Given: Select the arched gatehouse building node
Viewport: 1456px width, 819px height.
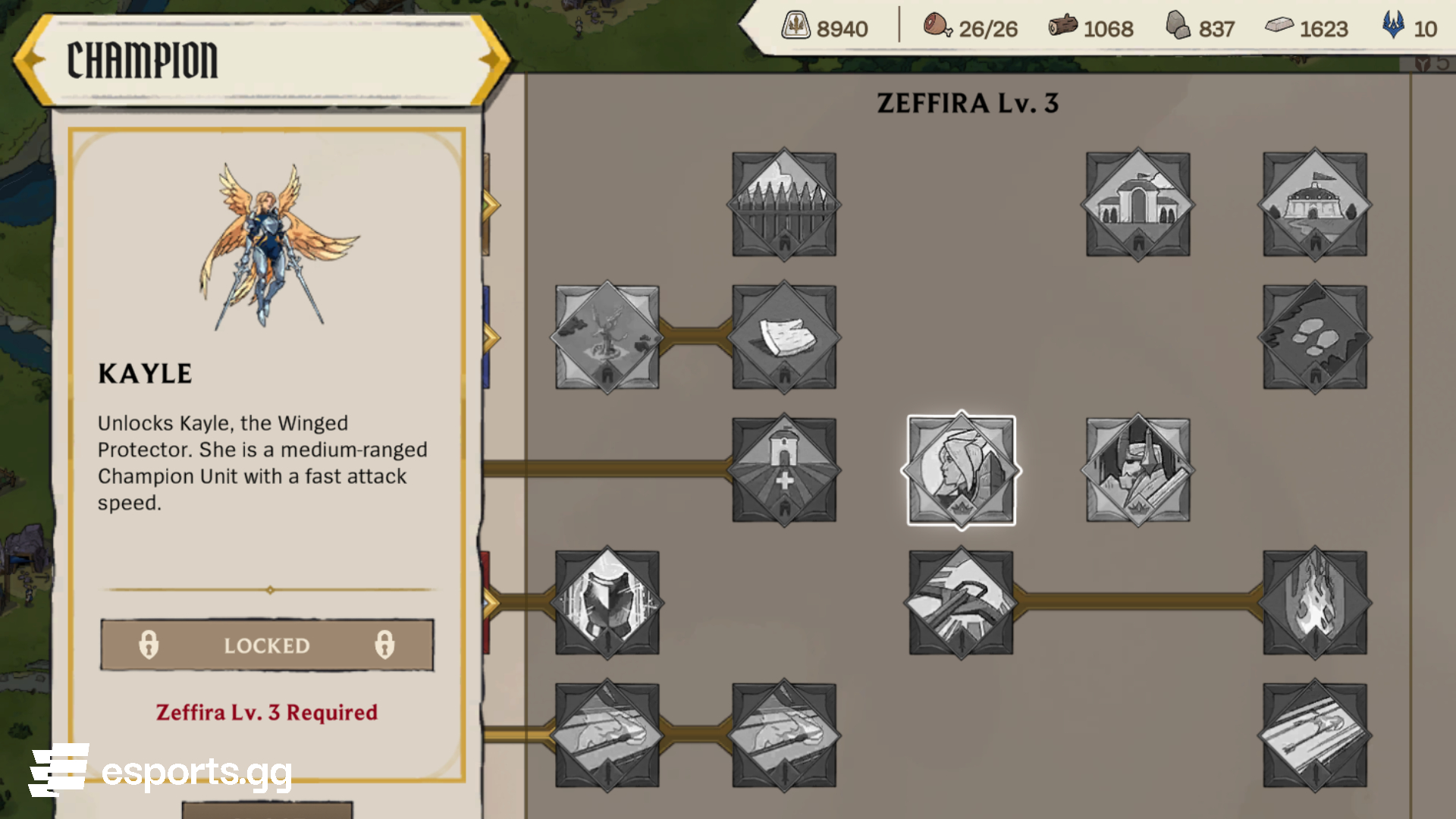Looking at the screenshot, I should tap(1137, 205).
